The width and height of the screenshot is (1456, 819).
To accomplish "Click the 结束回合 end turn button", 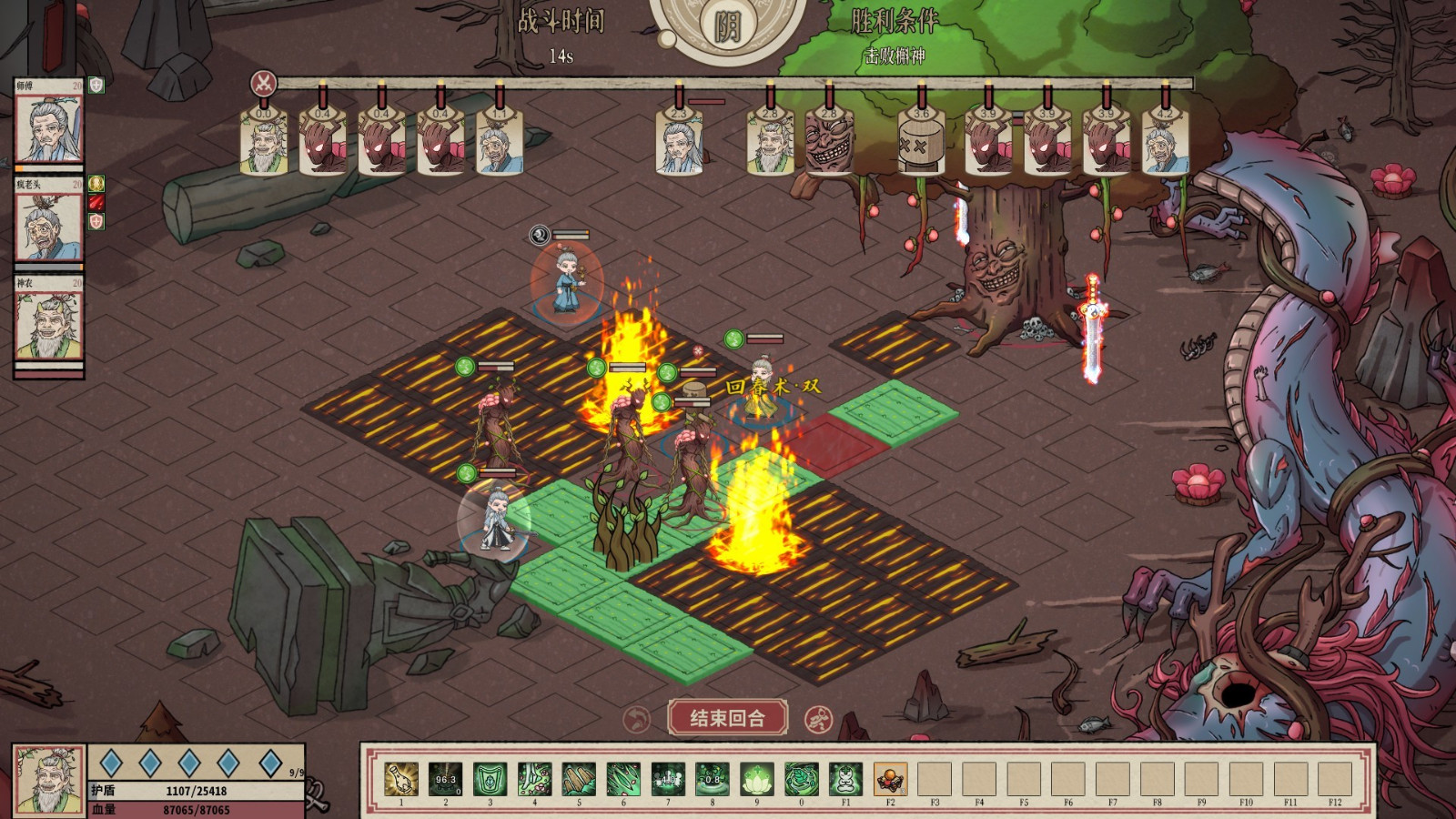I will coord(727,718).
